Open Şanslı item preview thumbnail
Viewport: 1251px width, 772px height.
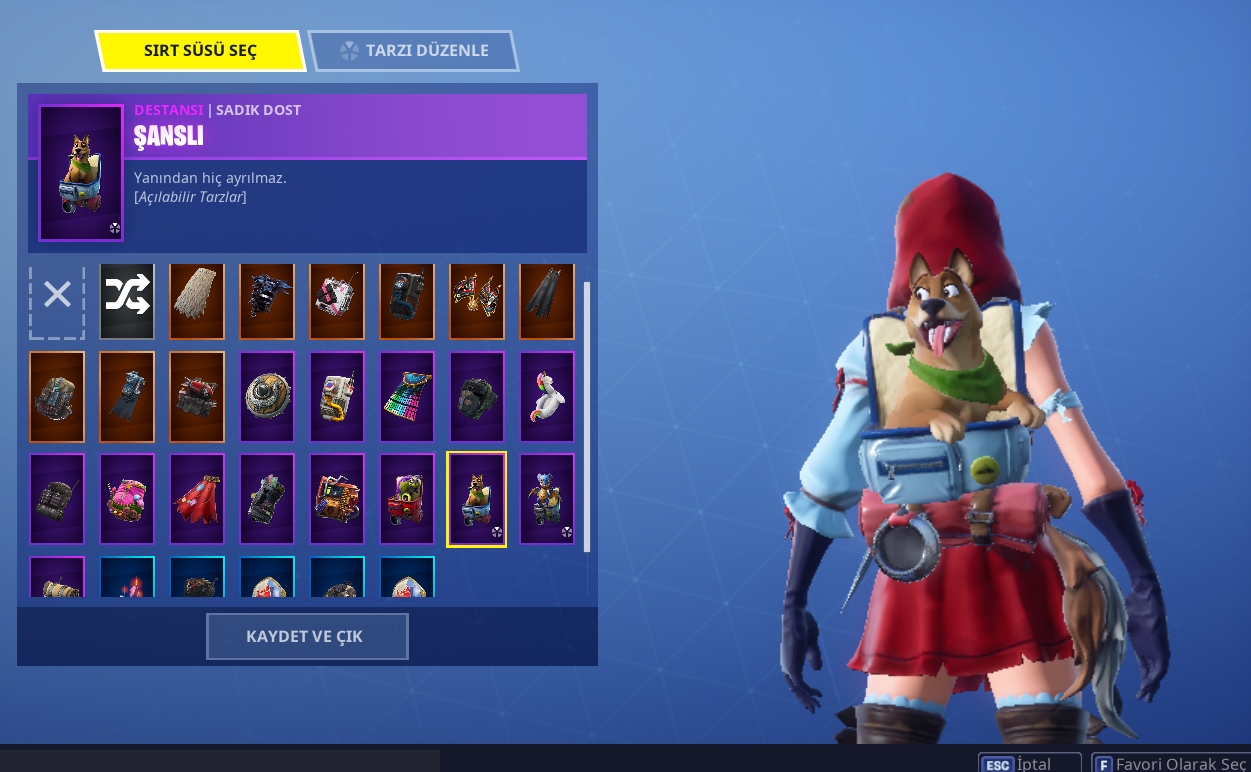(81, 173)
